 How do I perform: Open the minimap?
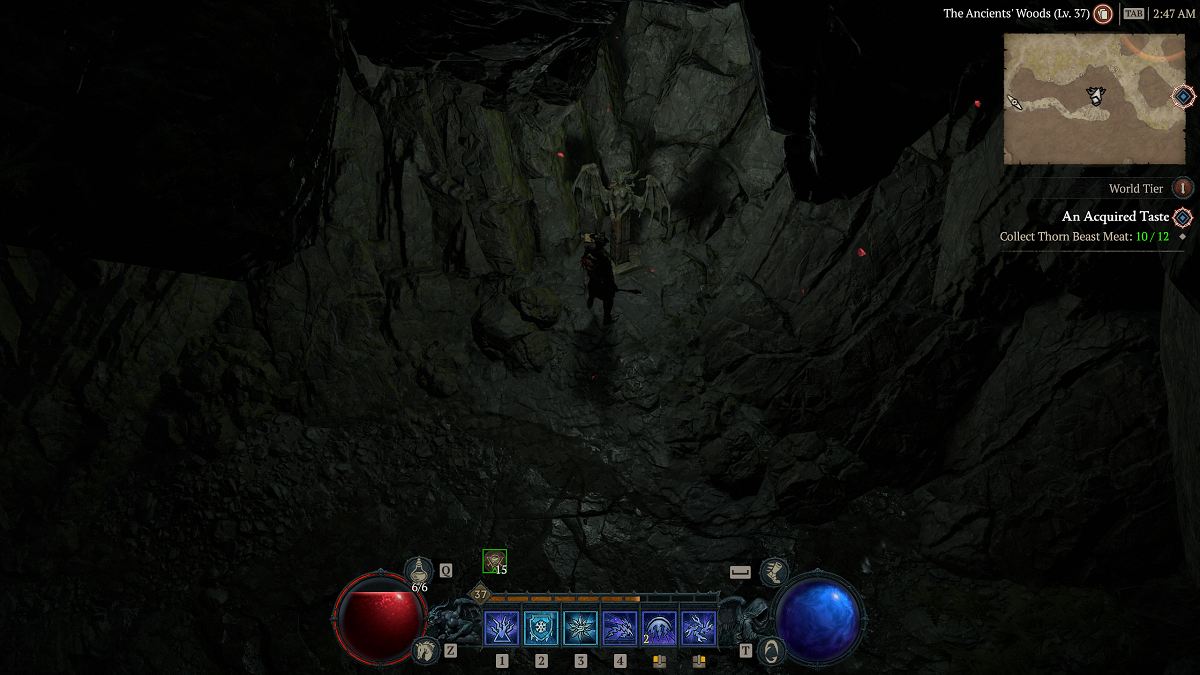click(x=1094, y=98)
